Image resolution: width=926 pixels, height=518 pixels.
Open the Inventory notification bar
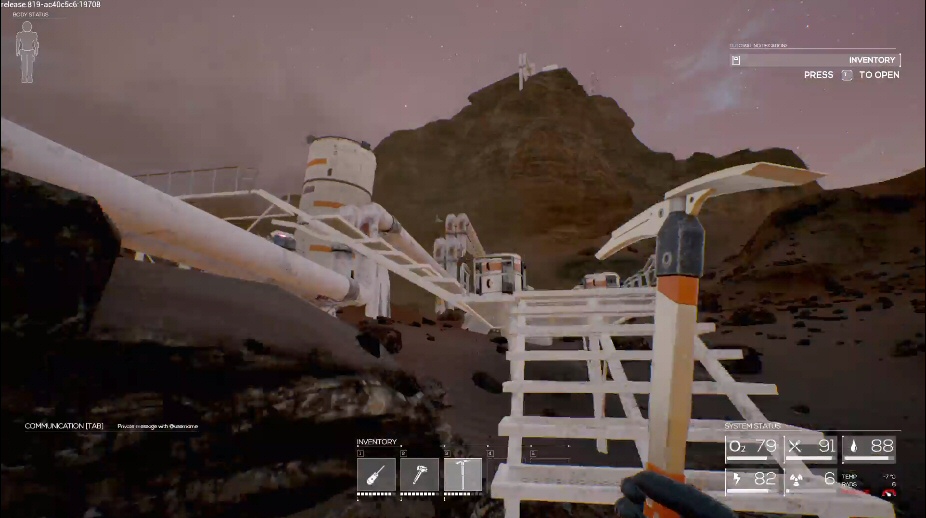[x=815, y=60]
